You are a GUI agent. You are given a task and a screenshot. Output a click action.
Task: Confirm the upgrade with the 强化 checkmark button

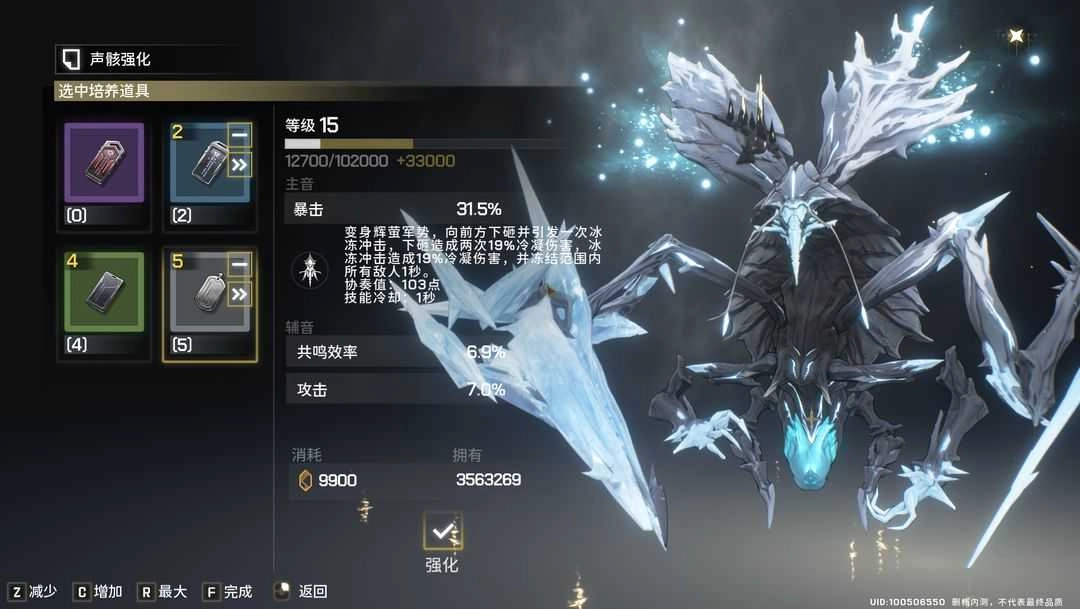(x=442, y=530)
